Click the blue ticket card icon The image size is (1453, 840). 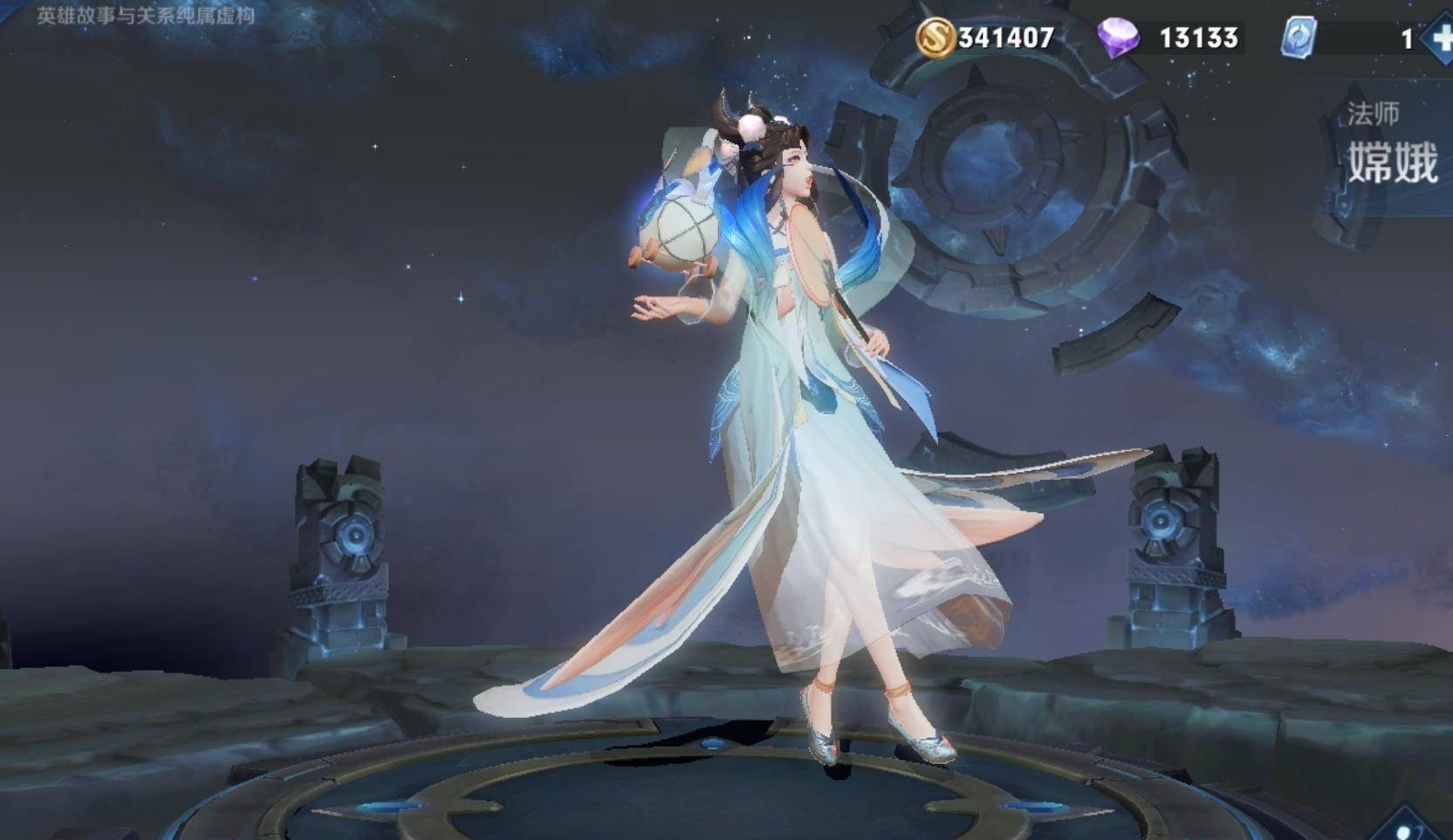[1299, 38]
